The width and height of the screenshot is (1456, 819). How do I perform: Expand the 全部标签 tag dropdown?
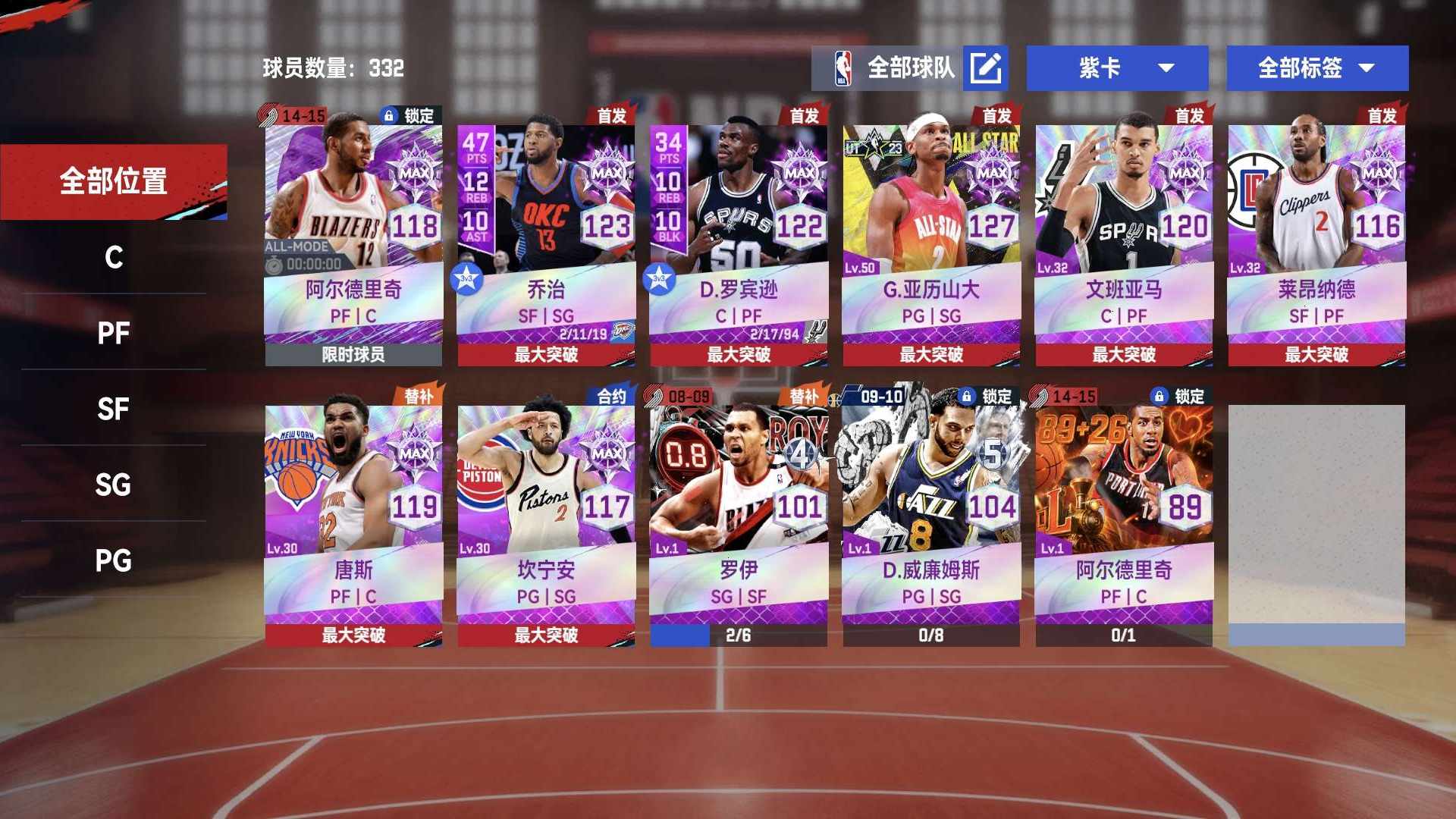(1317, 68)
